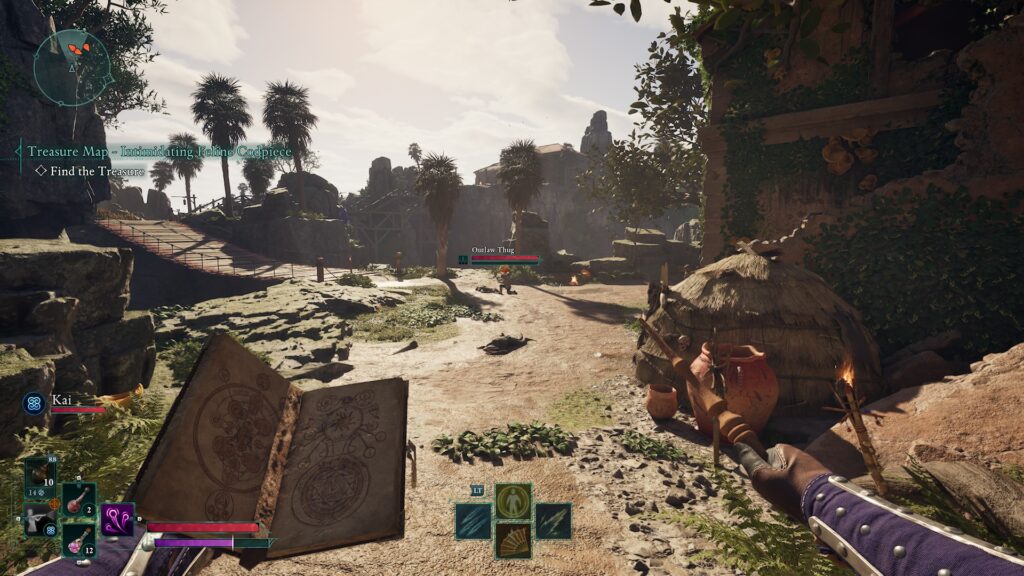
Task: Trigger Kai's companion ability icon
Action: [x=38, y=519]
